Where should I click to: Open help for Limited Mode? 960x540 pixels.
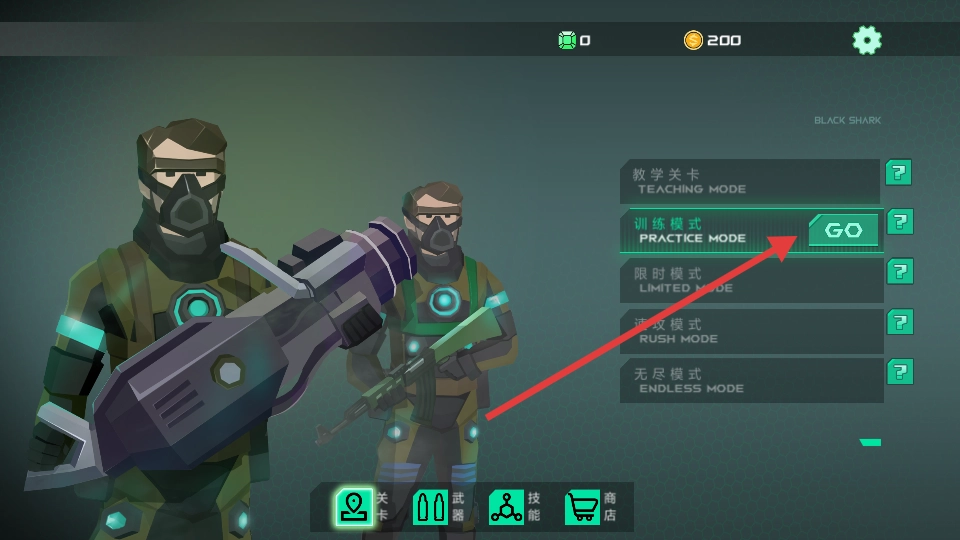pyautogui.click(x=900, y=272)
